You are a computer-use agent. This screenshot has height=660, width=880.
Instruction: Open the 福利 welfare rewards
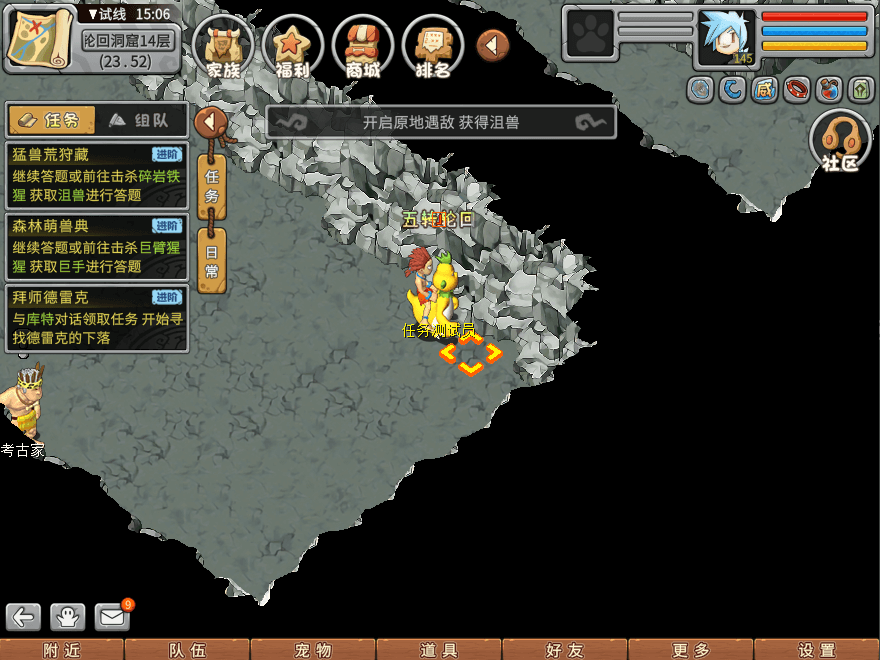click(x=293, y=47)
